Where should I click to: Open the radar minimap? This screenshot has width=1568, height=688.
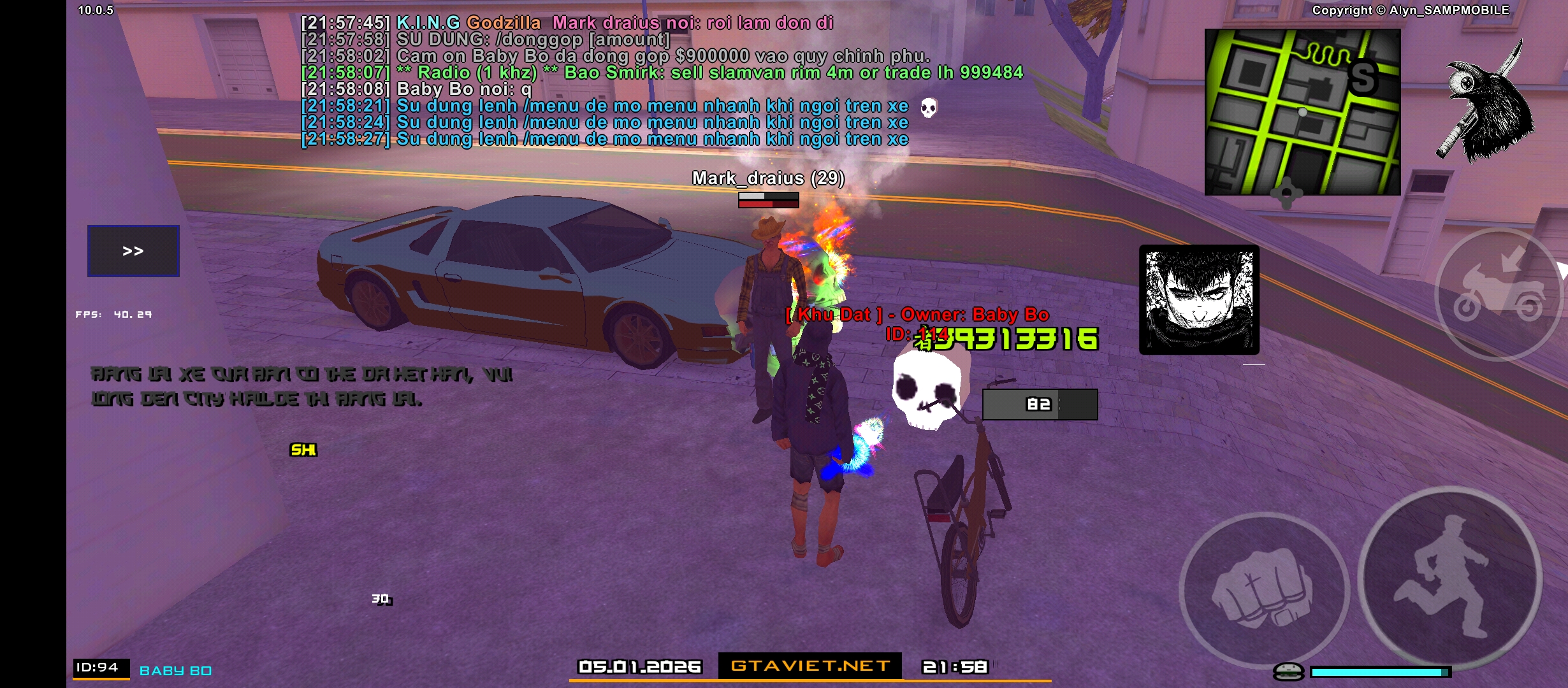[1302, 112]
